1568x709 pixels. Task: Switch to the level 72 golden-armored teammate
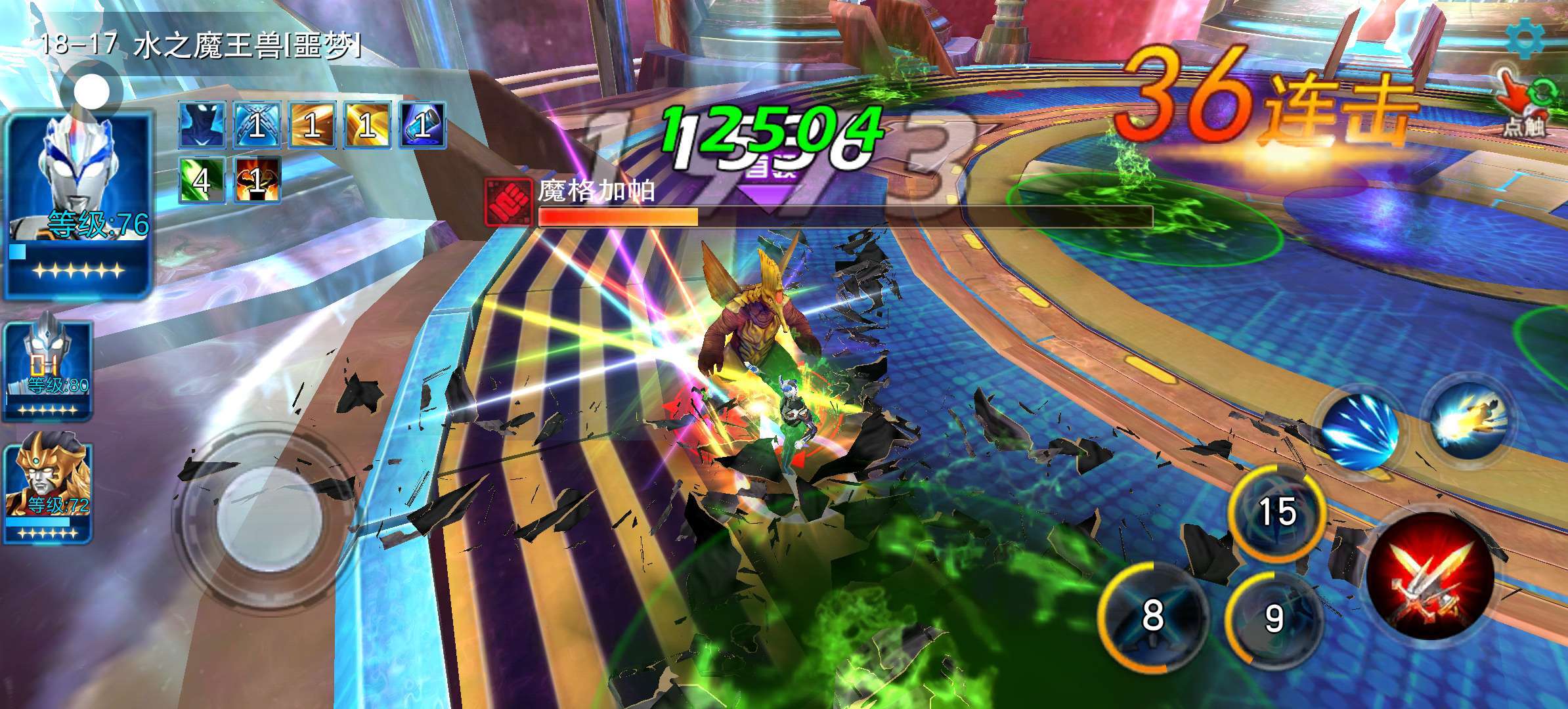(49, 491)
